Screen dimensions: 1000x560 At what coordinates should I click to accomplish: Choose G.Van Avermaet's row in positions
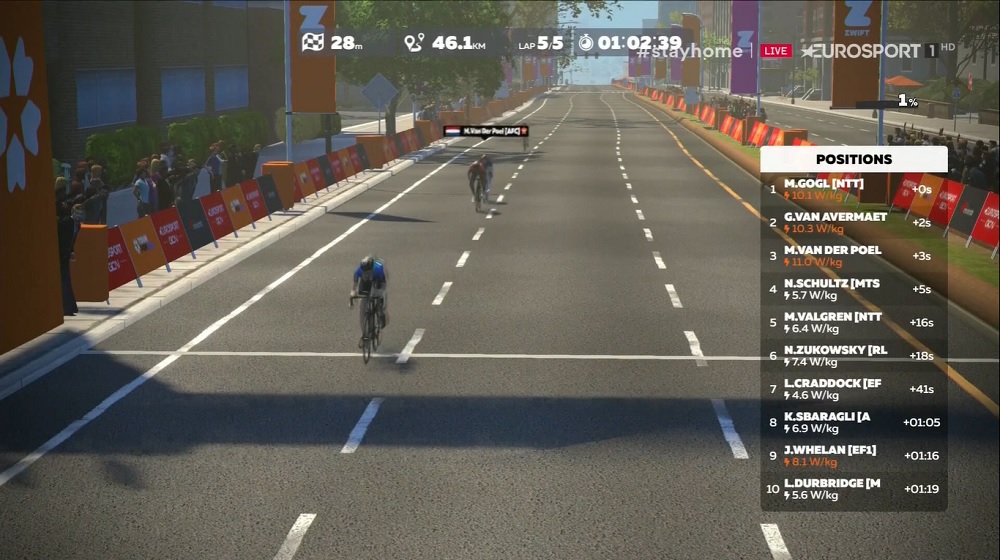coord(853,223)
